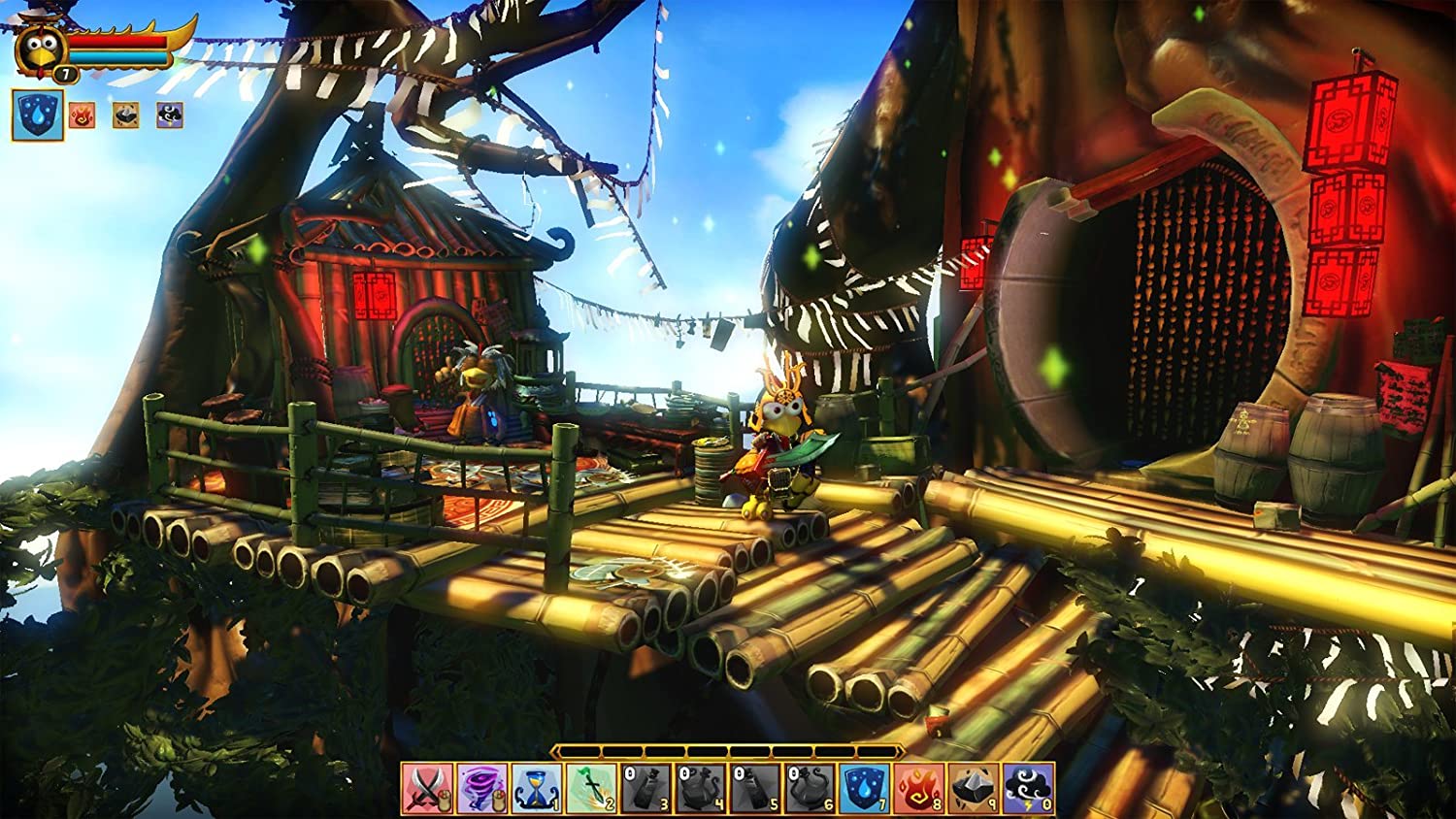Viewport: 1456px width, 819px height.
Task: Cast the purple tornado ability
Action: pos(482,788)
